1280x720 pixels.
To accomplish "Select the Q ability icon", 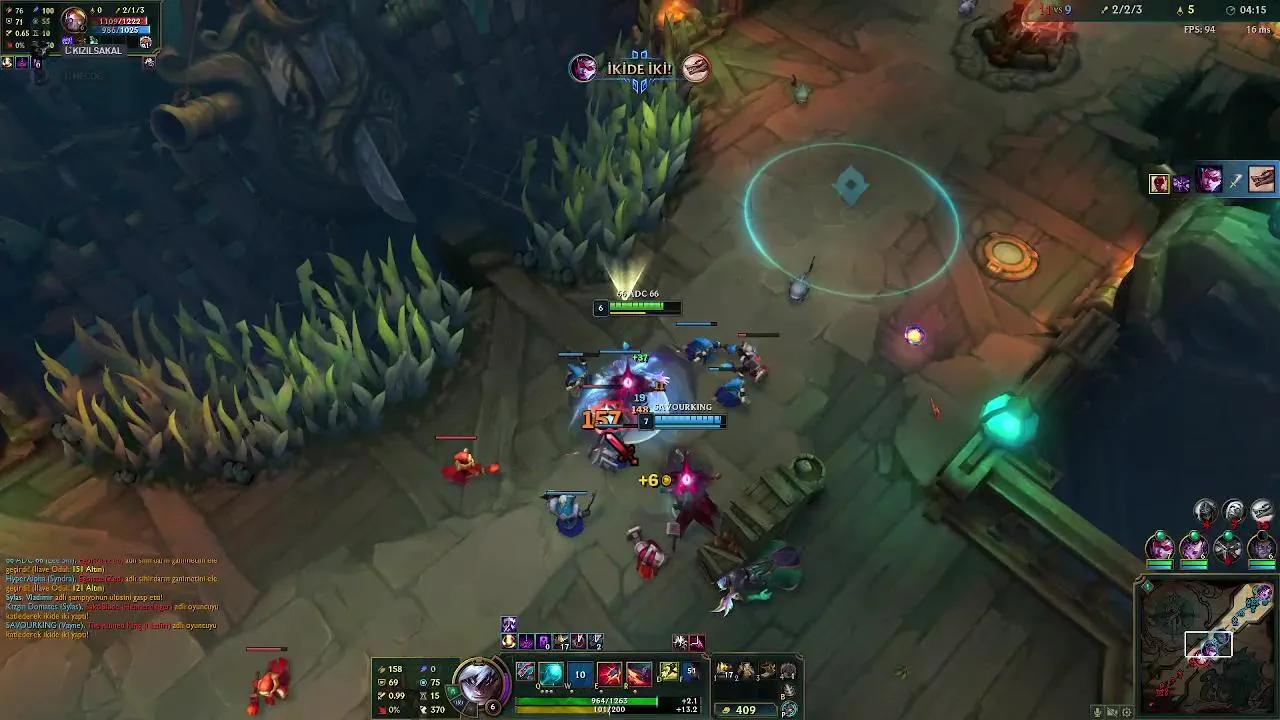I will tap(550, 672).
